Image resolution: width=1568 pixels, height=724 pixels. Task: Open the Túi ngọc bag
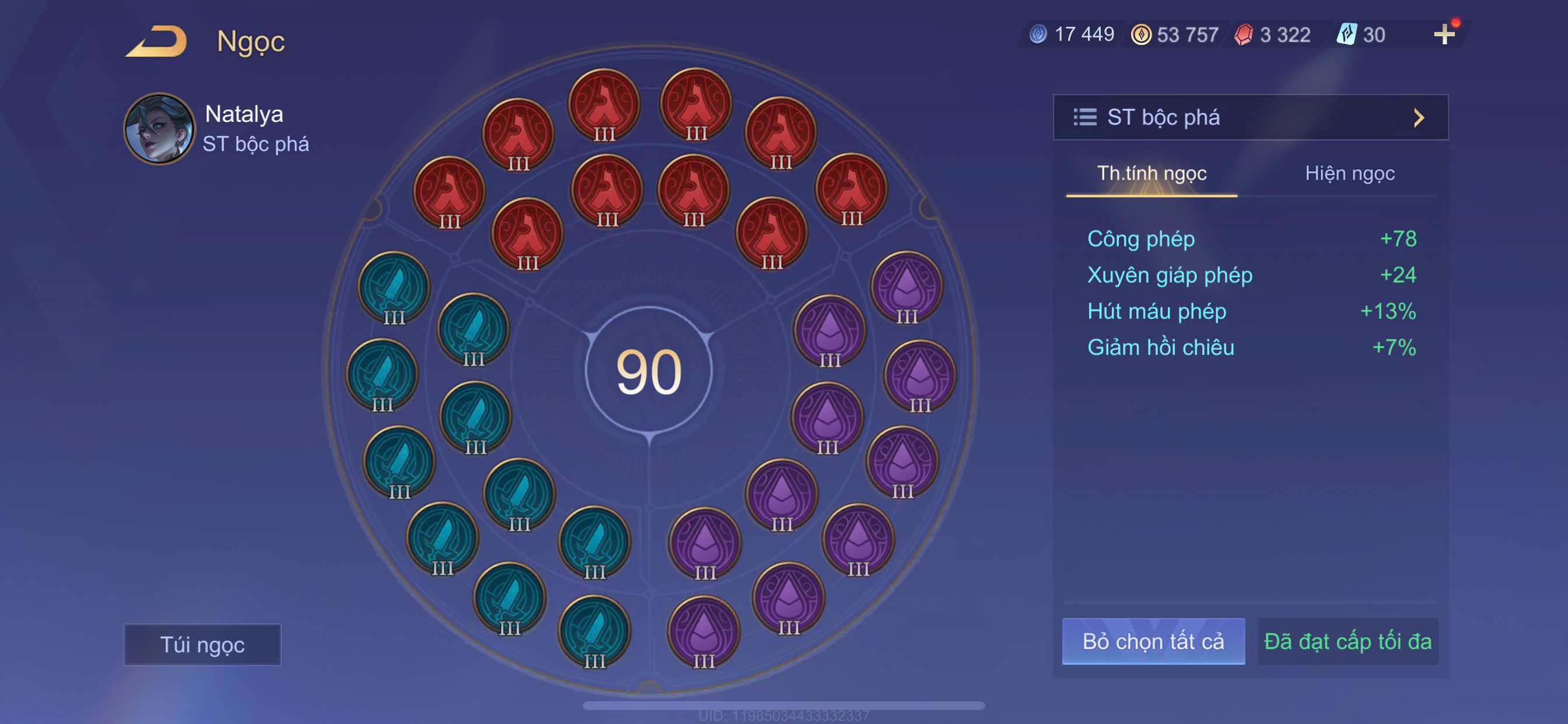(x=202, y=644)
